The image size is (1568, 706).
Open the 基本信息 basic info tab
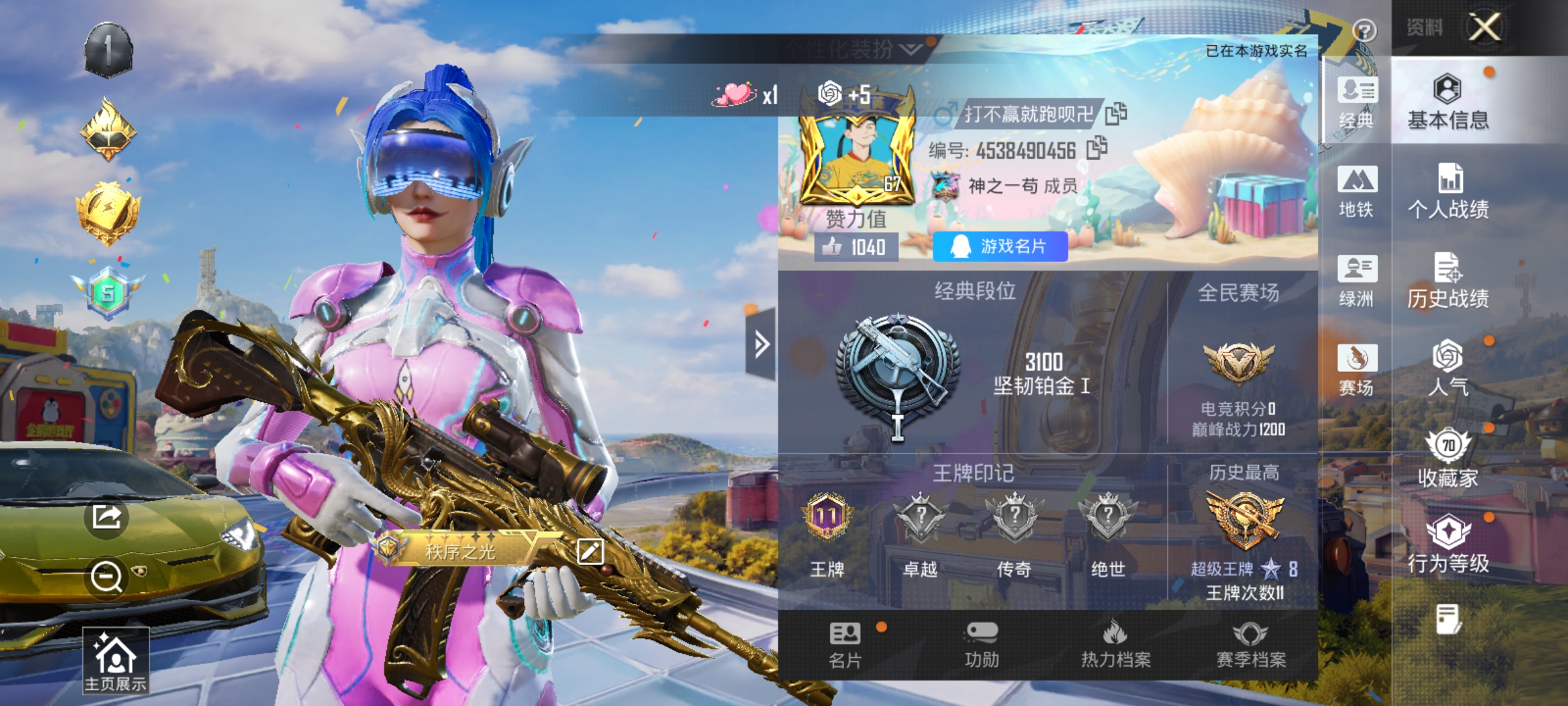tap(1448, 103)
